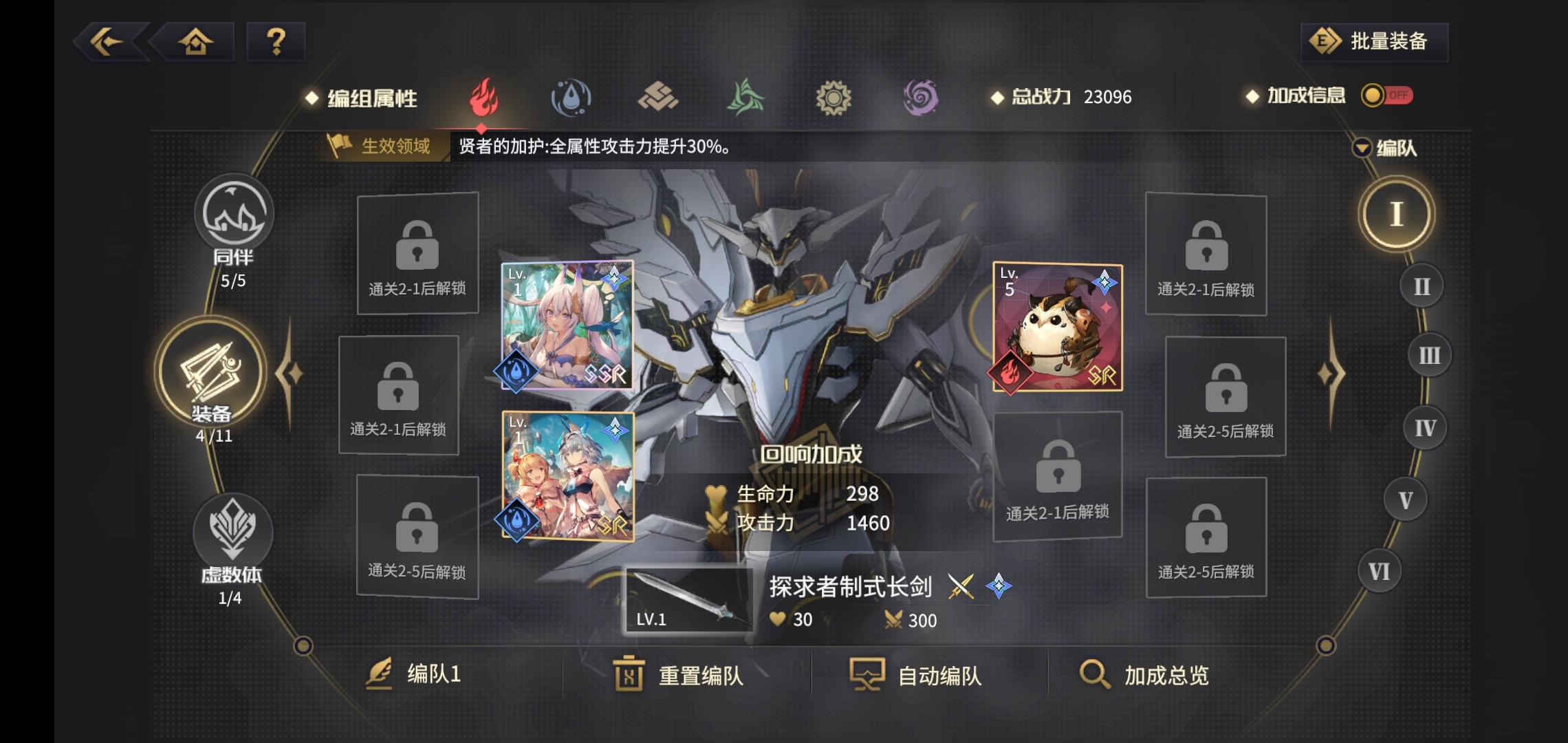Screen dimensions: 1568x743
Task: Select team preset I on the right
Action: (1396, 215)
